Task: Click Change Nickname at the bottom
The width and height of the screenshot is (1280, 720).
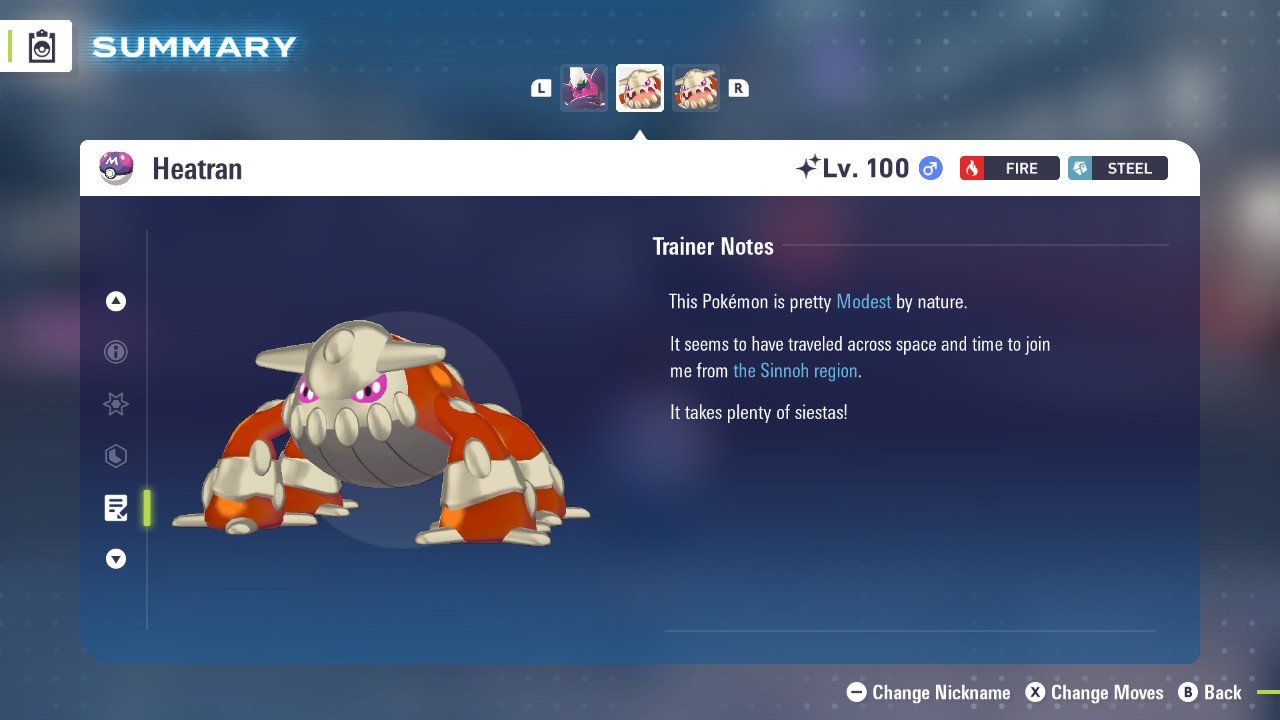Action: click(x=928, y=692)
